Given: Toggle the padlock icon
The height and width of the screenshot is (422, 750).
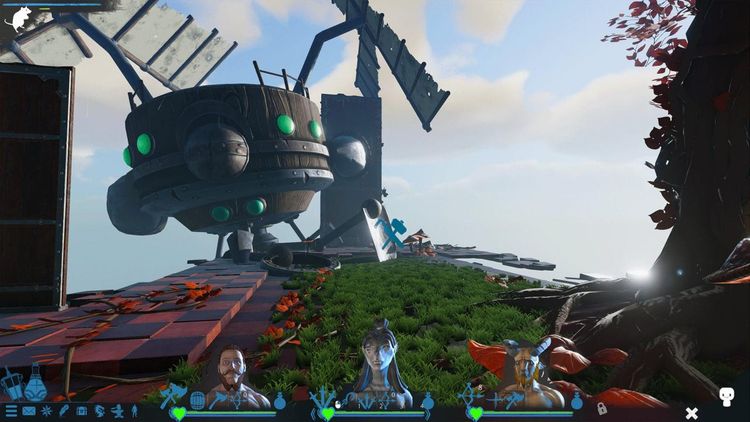Looking at the screenshot, I should 602,409.
